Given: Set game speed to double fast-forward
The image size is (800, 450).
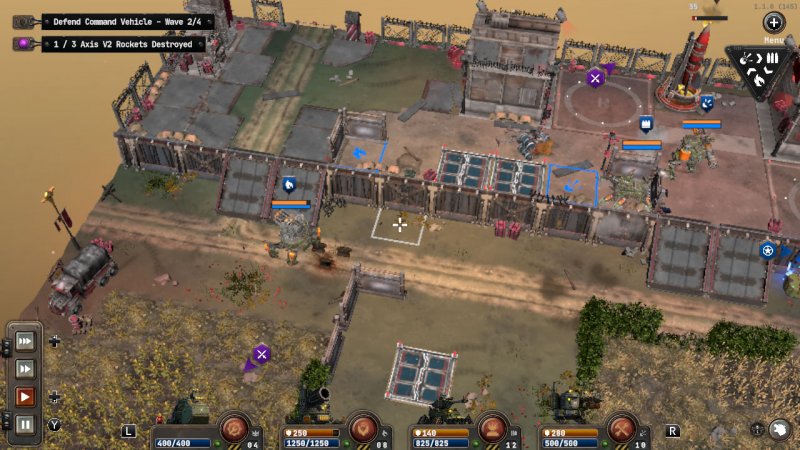Looking at the screenshot, I should pos(25,368).
